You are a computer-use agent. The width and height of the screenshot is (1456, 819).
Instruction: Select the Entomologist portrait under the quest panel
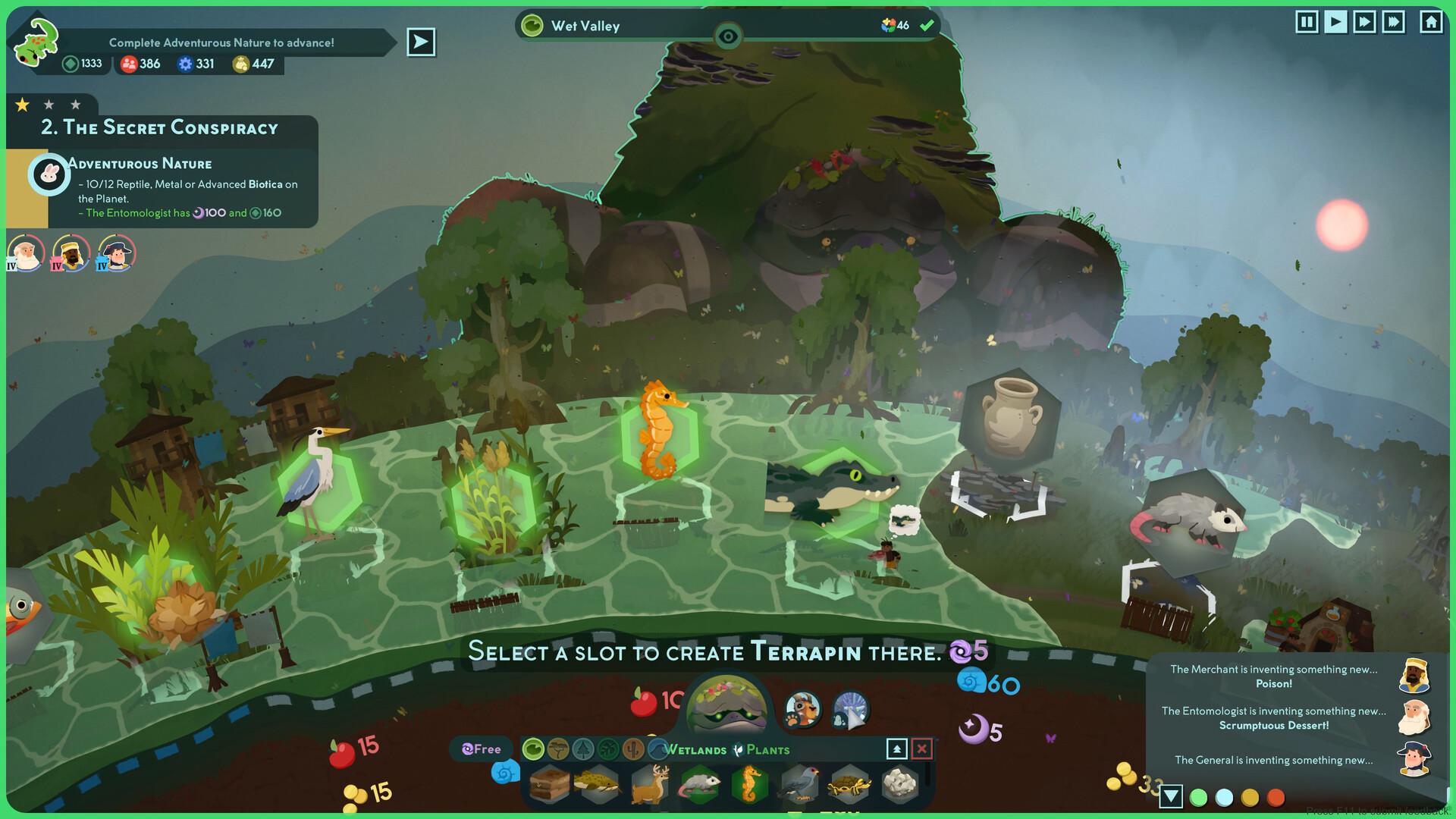[x=25, y=254]
